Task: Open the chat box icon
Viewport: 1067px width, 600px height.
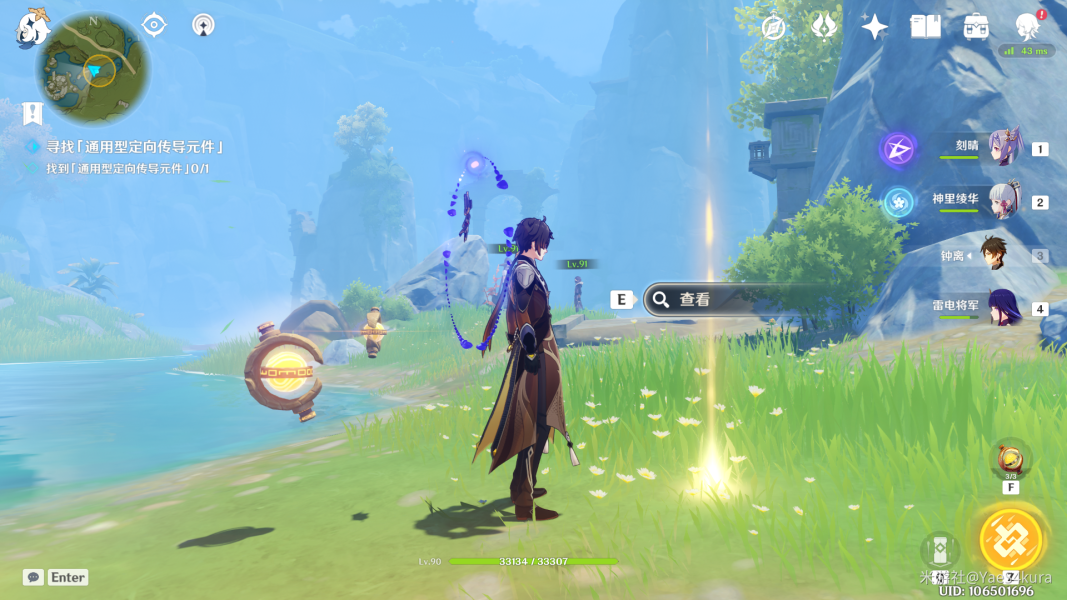Action: click(x=33, y=577)
